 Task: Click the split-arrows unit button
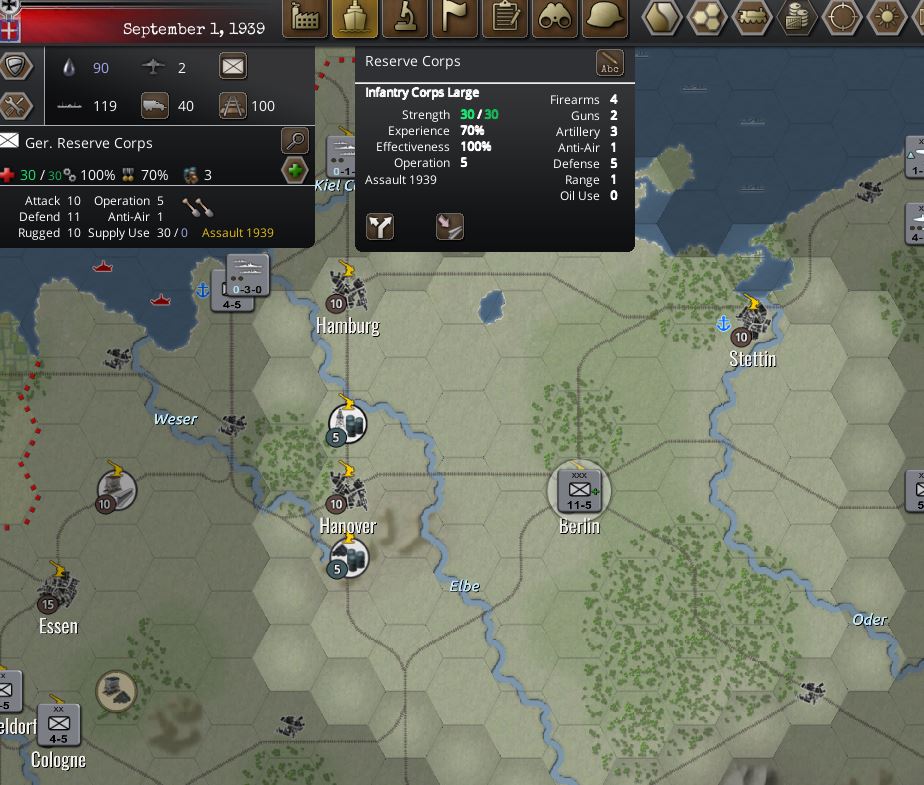[x=380, y=227]
